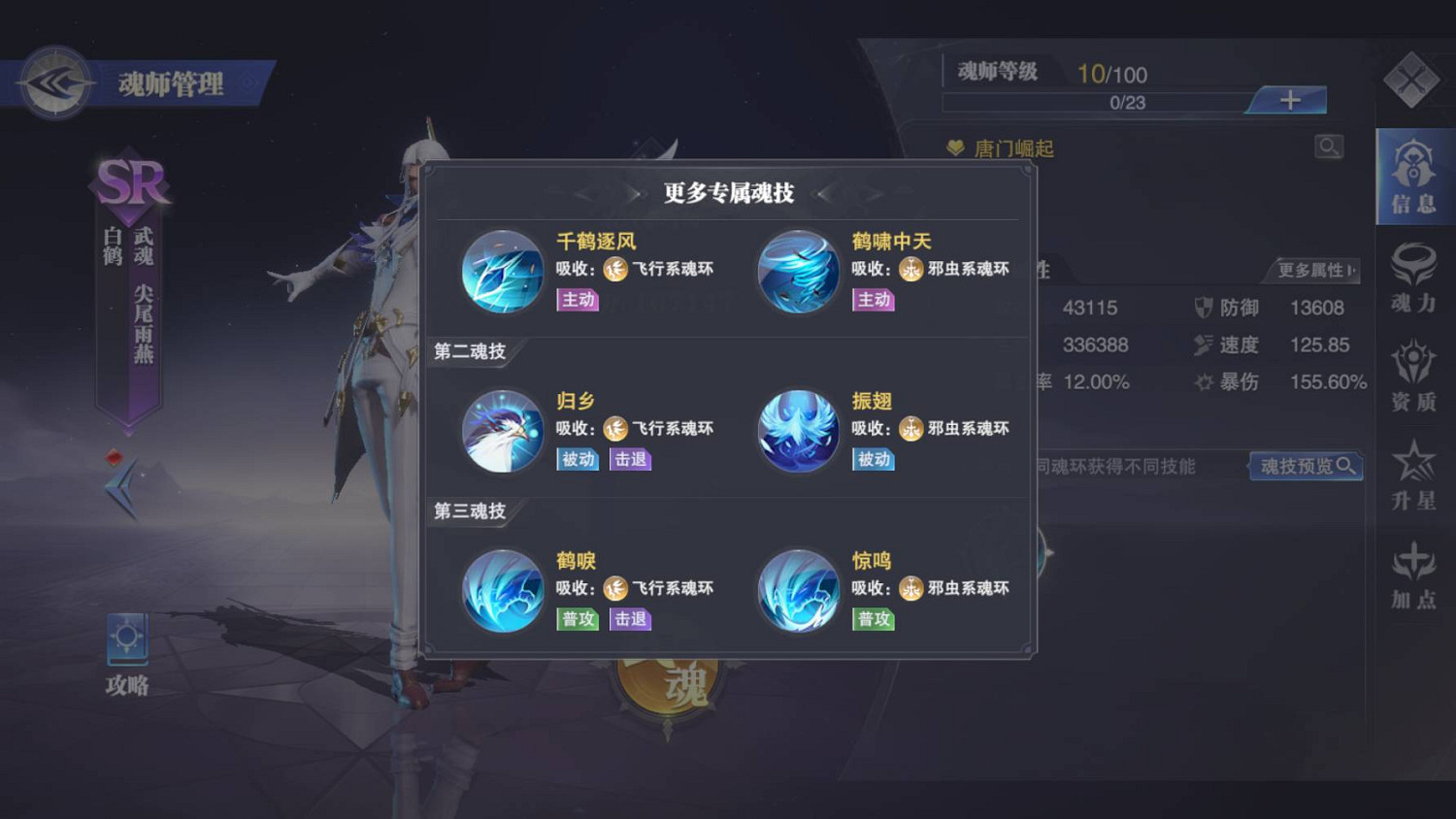Click the 邪虫系魂环 ring icon beside 鹤啸中天

(x=910, y=269)
